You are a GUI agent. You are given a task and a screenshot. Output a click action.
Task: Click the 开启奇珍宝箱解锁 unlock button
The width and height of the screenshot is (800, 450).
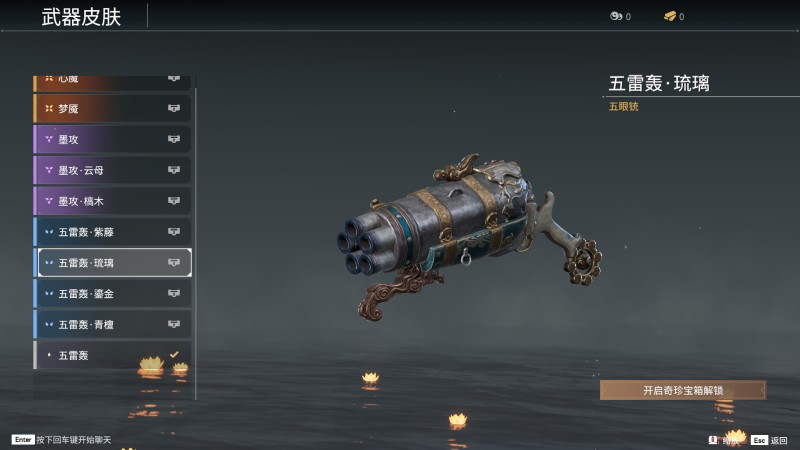pos(683,390)
